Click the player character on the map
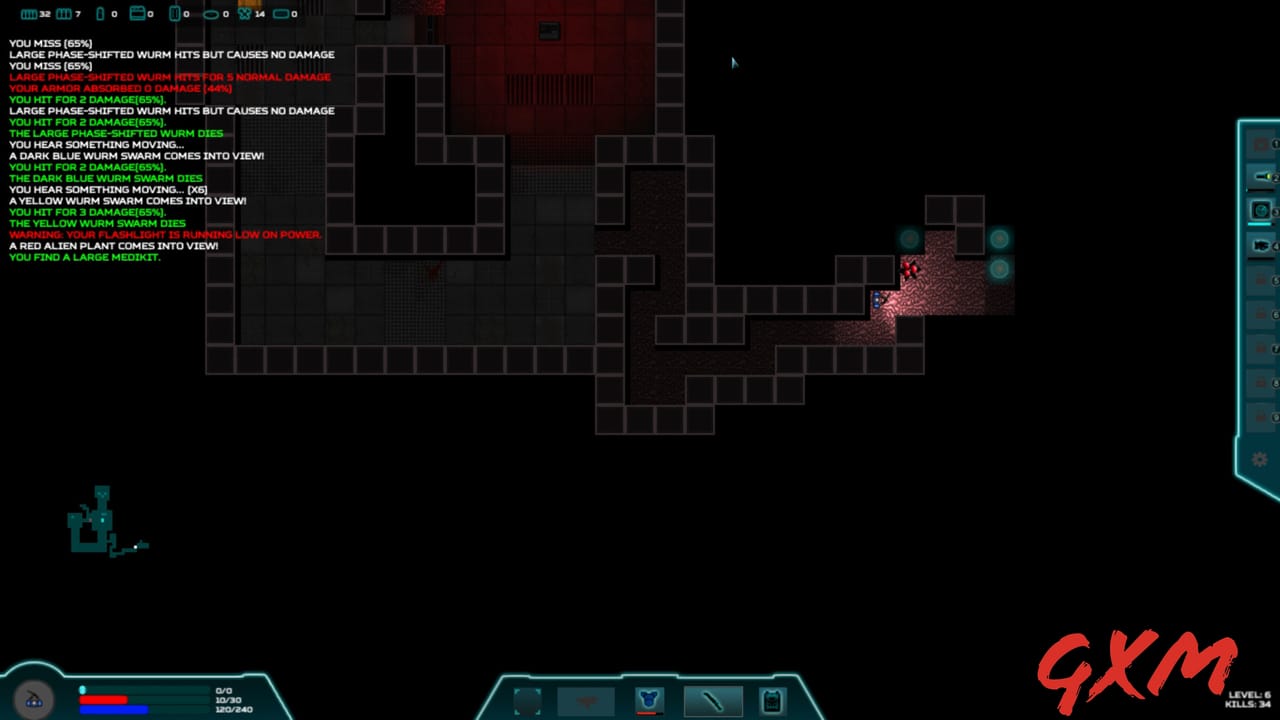This screenshot has height=720, width=1280. 878,298
